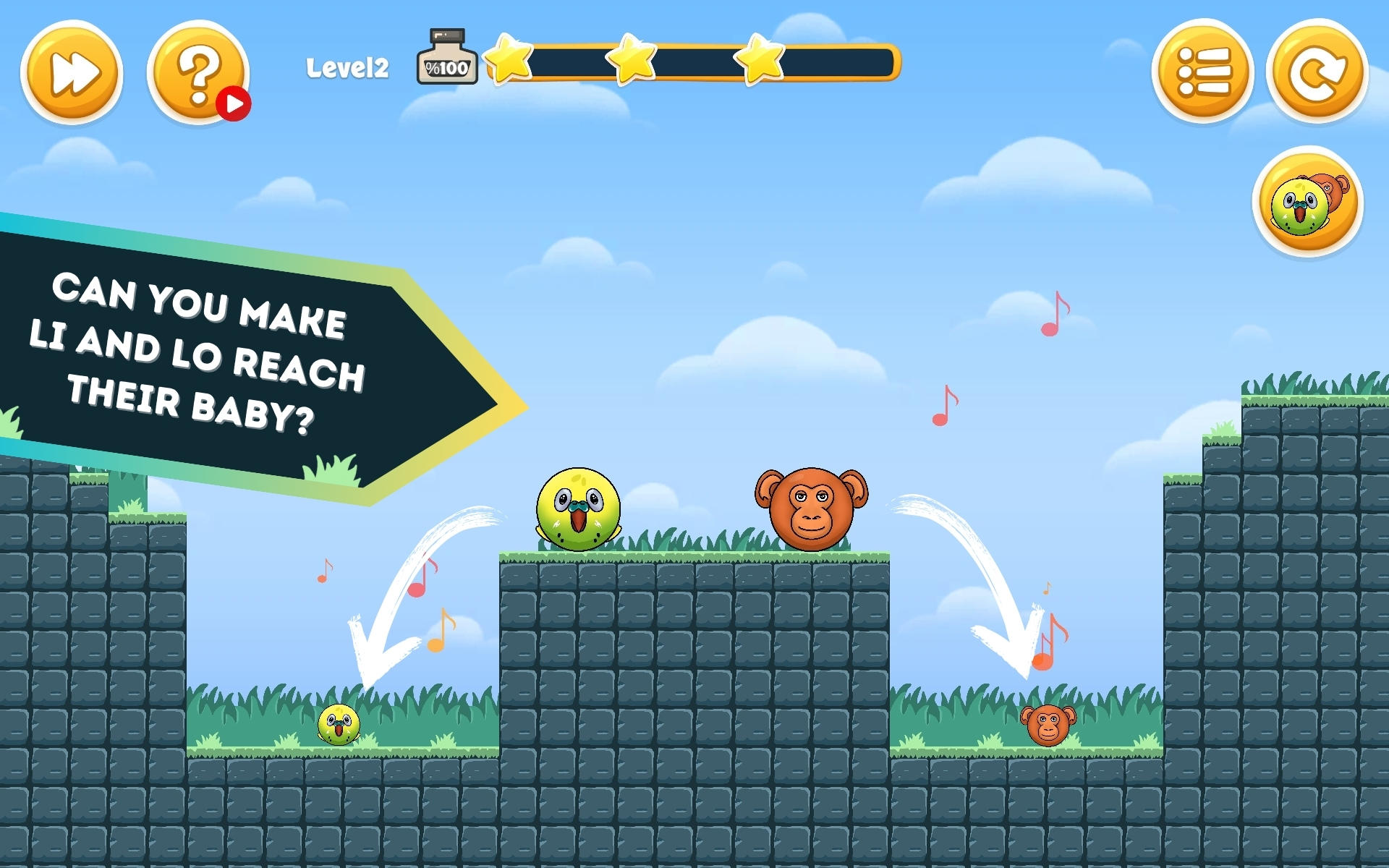Image resolution: width=1389 pixels, height=868 pixels.
Task: Open the level list menu button
Action: (x=1202, y=72)
